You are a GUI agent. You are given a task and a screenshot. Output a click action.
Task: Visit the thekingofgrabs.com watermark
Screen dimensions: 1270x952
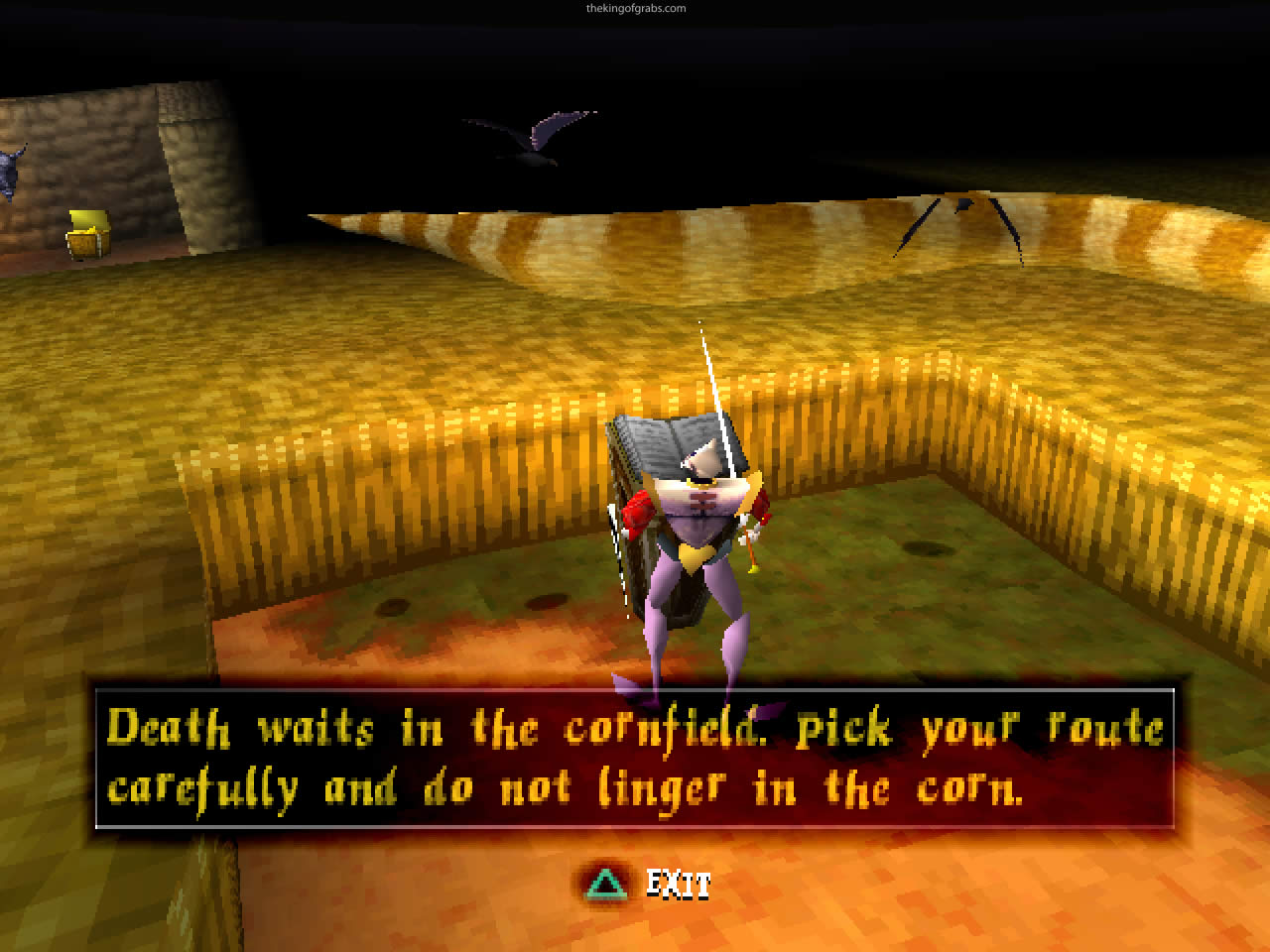click(x=636, y=7)
